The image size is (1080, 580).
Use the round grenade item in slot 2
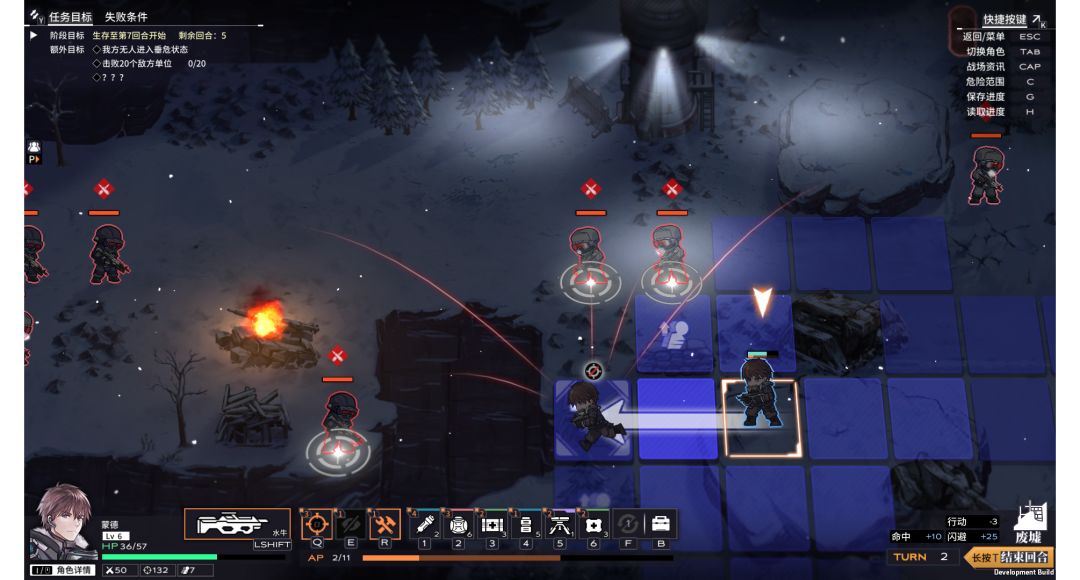(458, 524)
